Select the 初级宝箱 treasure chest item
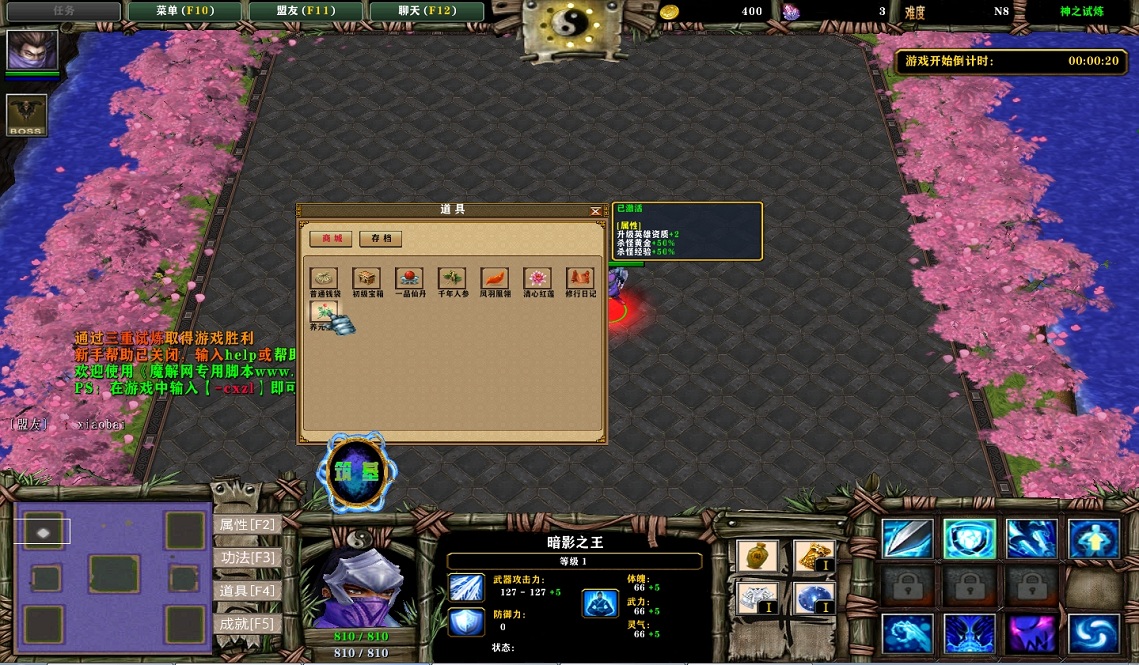This screenshot has width=1139, height=665. click(x=367, y=278)
